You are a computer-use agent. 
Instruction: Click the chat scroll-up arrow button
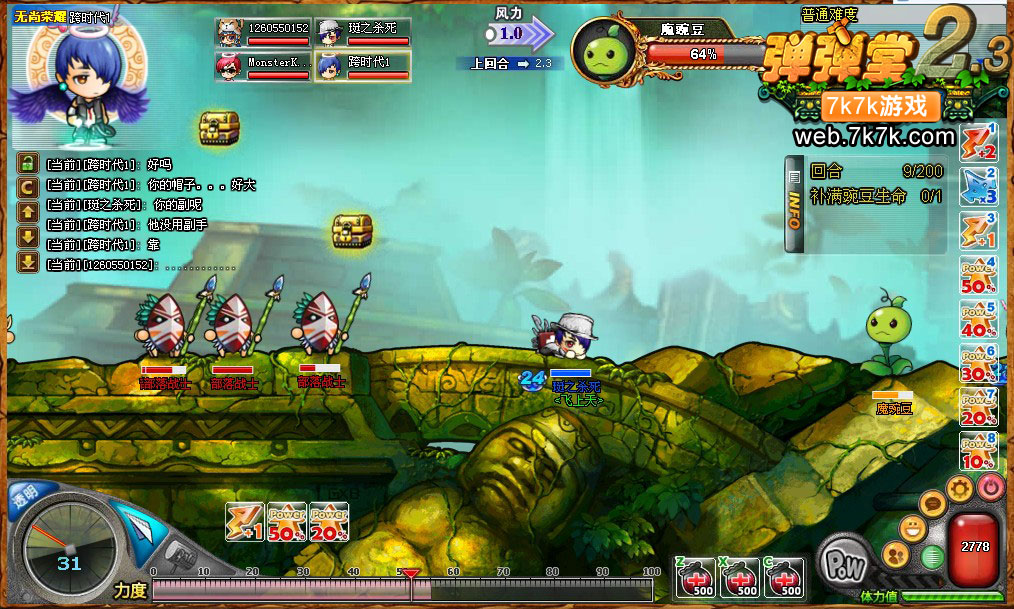(x=28, y=210)
